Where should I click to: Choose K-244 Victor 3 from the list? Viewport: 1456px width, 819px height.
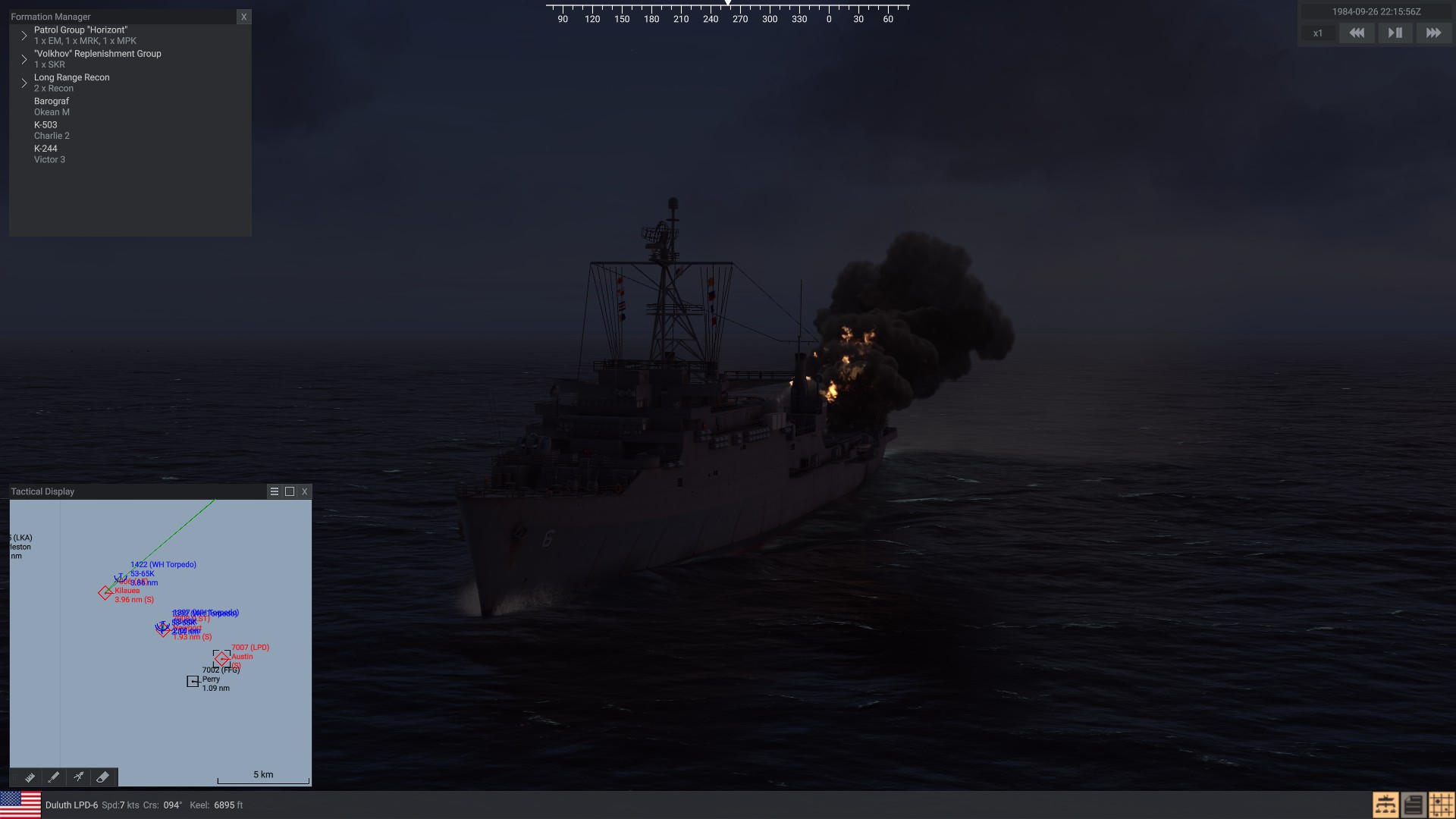click(x=49, y=154)
